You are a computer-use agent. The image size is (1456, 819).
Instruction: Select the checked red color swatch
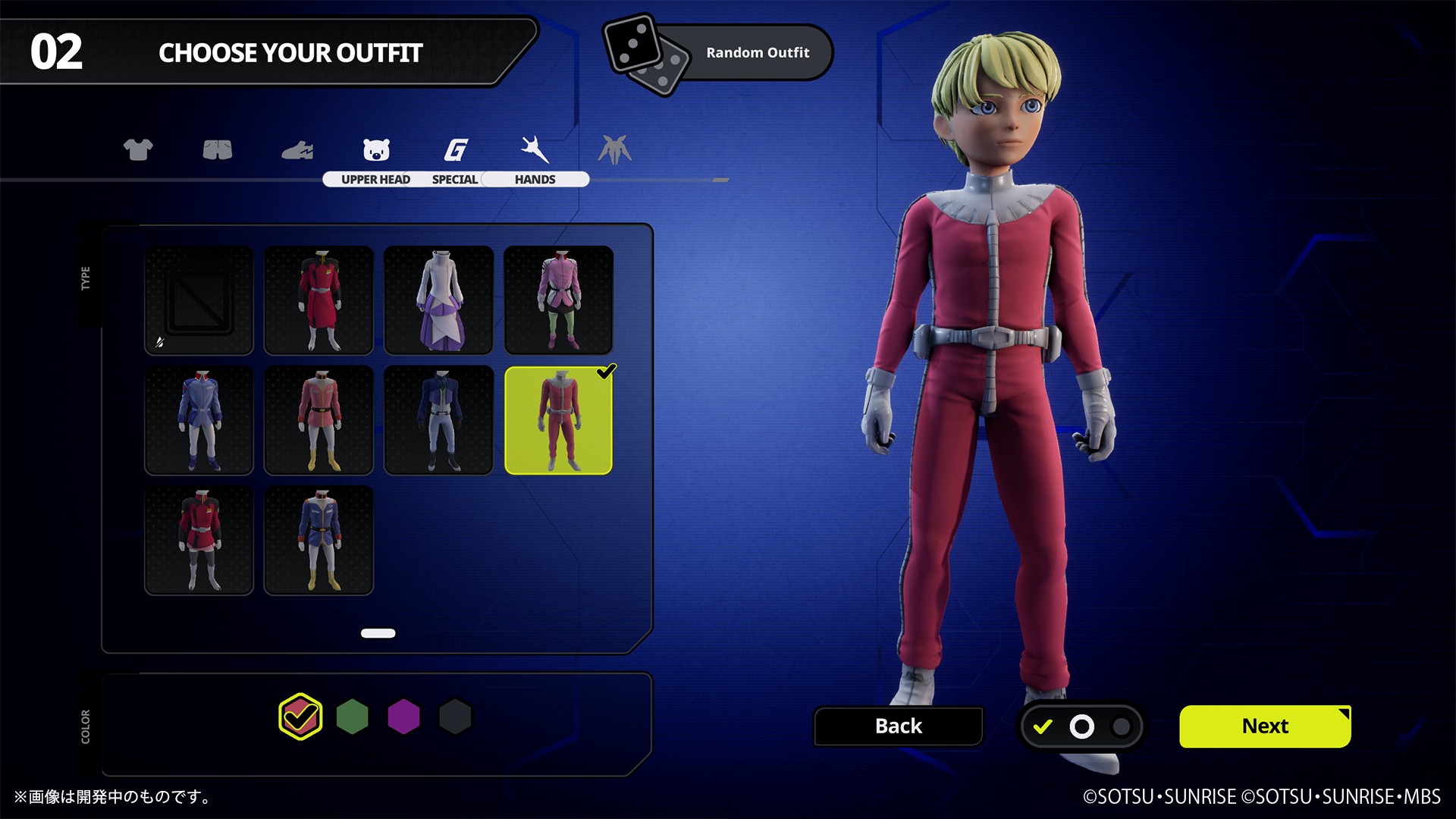pos(300,717)
